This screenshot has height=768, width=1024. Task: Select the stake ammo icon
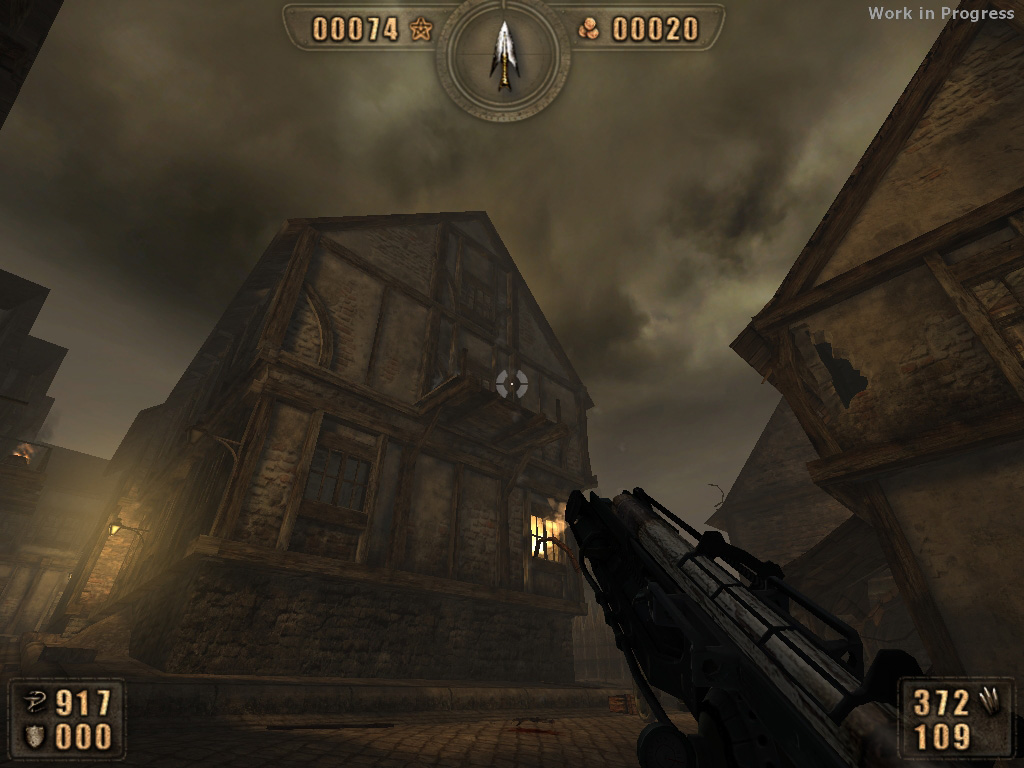(990, 702)
